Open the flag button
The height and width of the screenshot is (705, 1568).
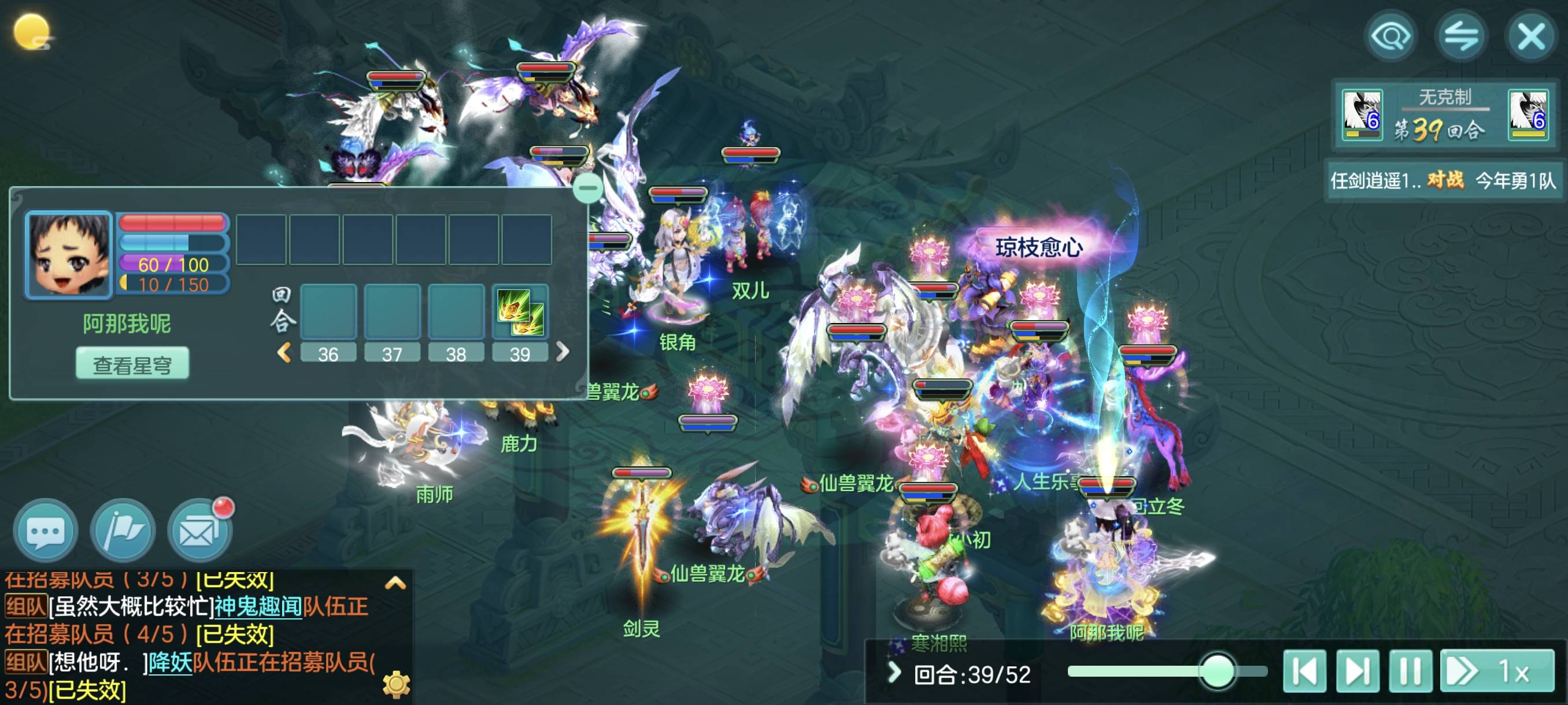click(123, 531)
